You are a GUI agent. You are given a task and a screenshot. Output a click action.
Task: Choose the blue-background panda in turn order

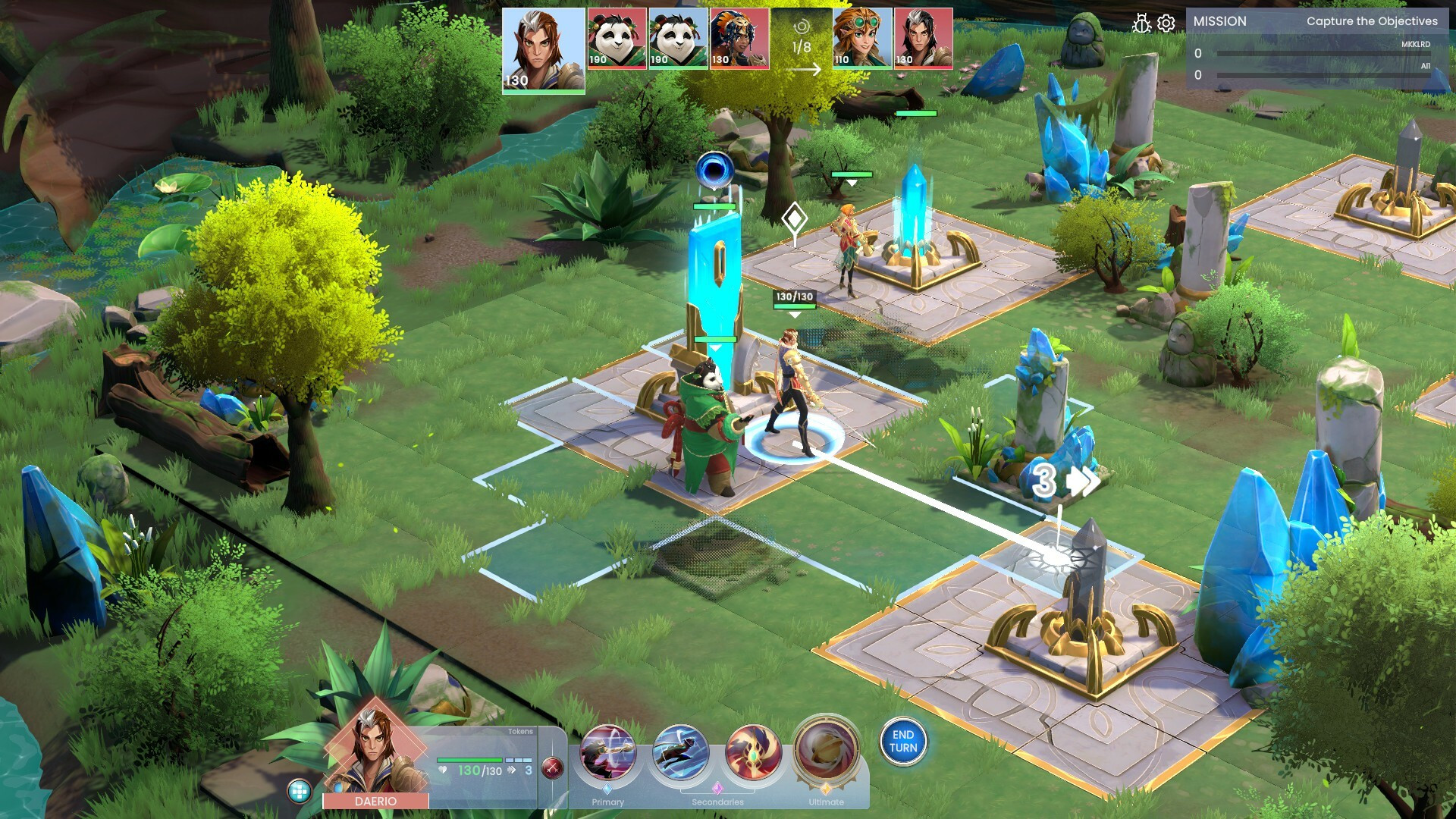tap(678, 39)
